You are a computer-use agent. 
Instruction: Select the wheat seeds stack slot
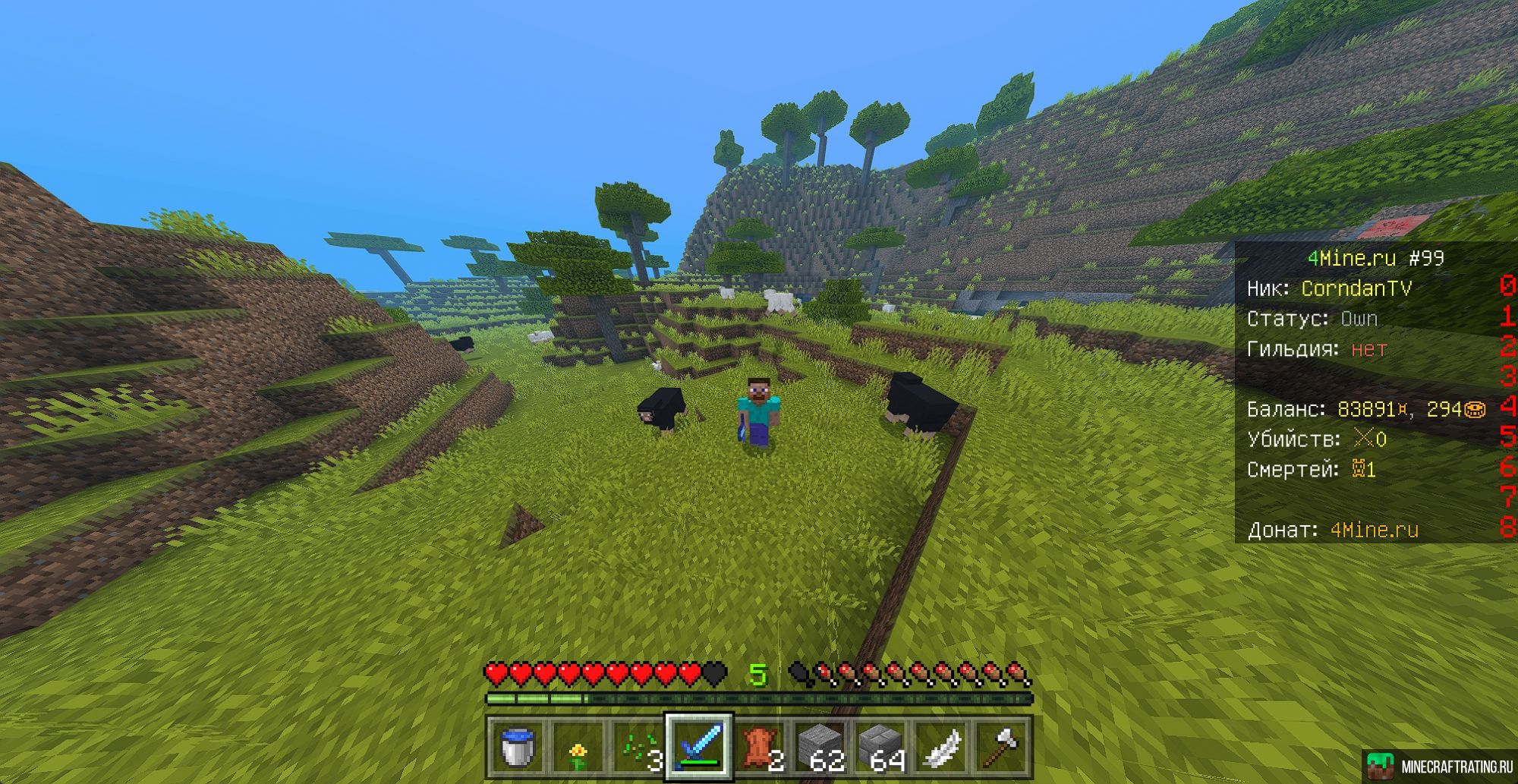tap(638, 747)
